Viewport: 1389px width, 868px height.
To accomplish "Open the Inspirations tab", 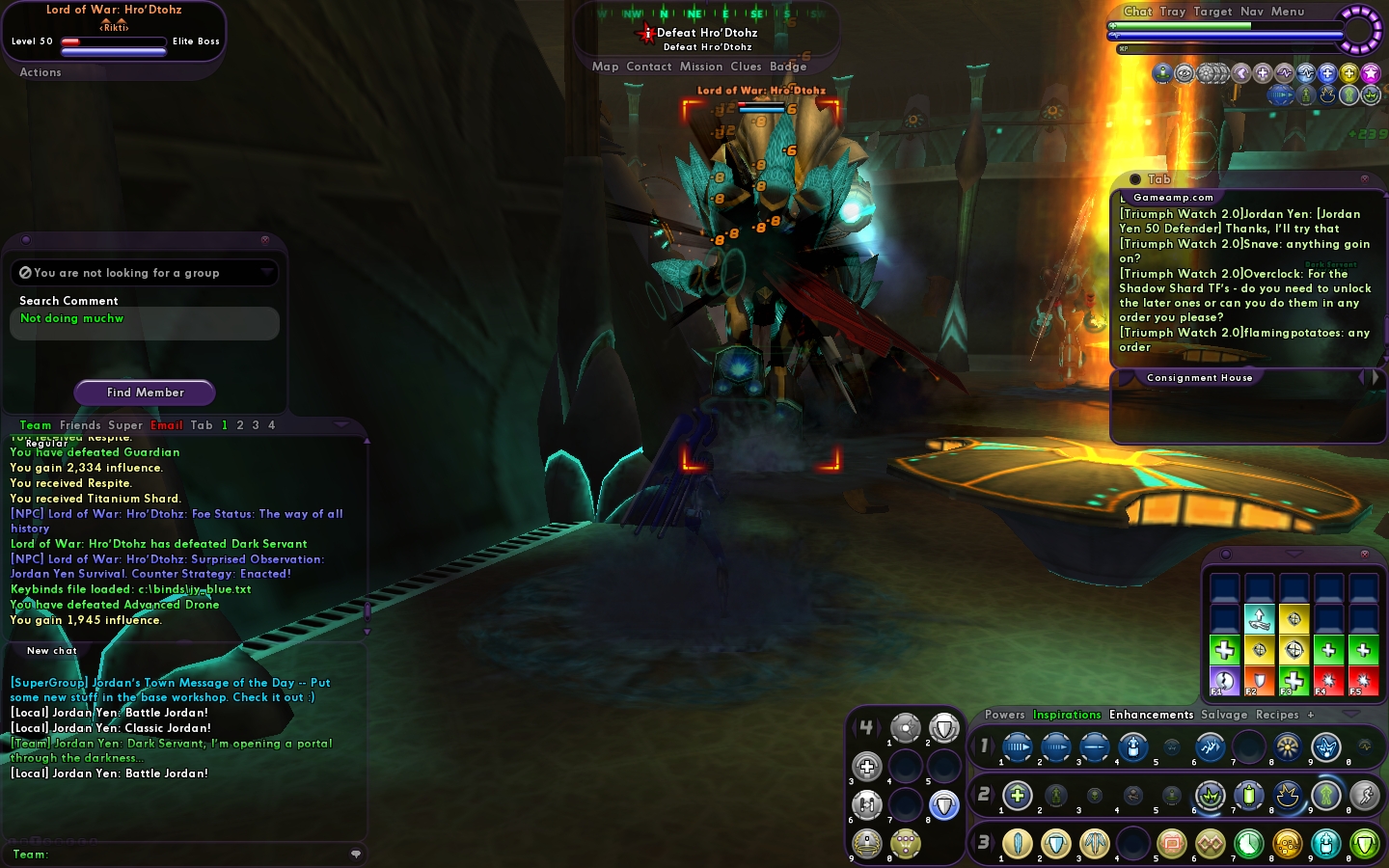I will click(1067, 715).
